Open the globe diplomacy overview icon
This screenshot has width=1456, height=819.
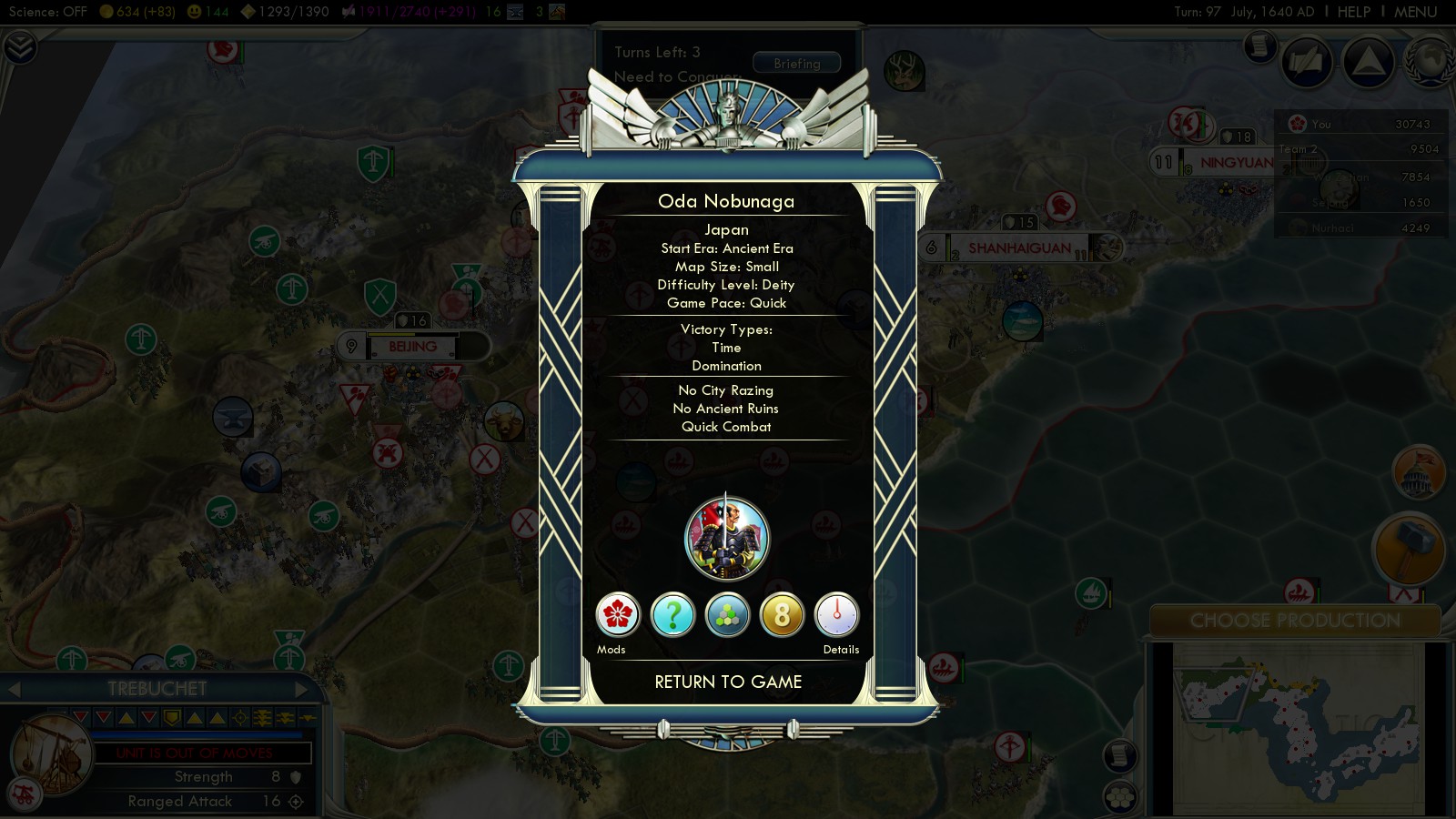pyautogui.click(x=1430, y=62)
